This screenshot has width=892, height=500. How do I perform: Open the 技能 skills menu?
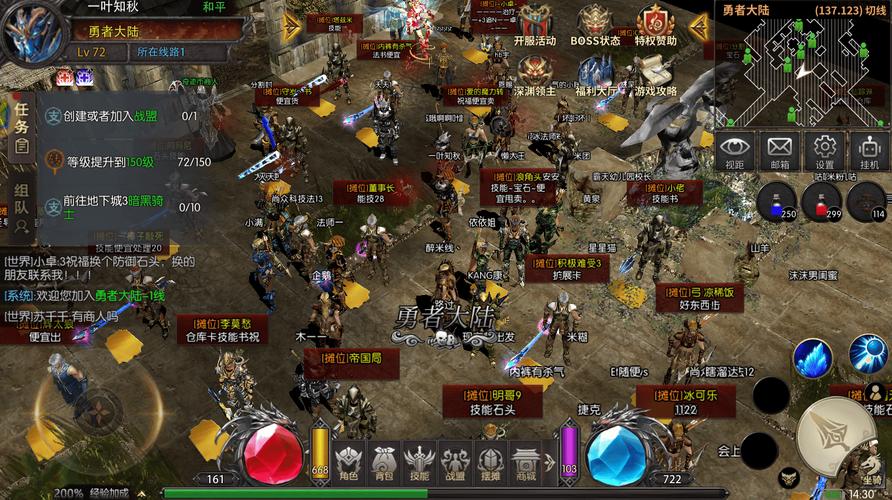click(x=419, y=463)
